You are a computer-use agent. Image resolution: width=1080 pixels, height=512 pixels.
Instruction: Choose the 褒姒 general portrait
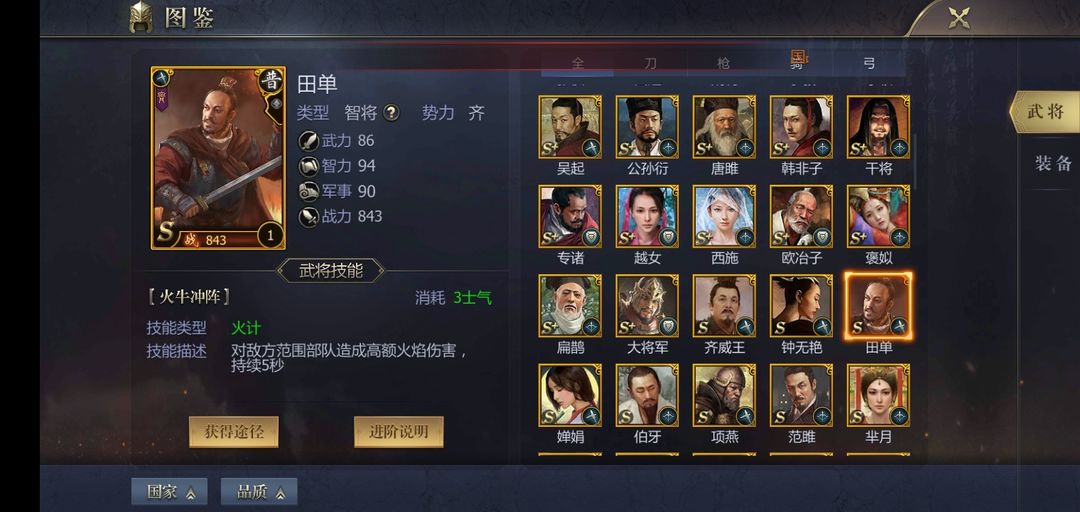878,216
